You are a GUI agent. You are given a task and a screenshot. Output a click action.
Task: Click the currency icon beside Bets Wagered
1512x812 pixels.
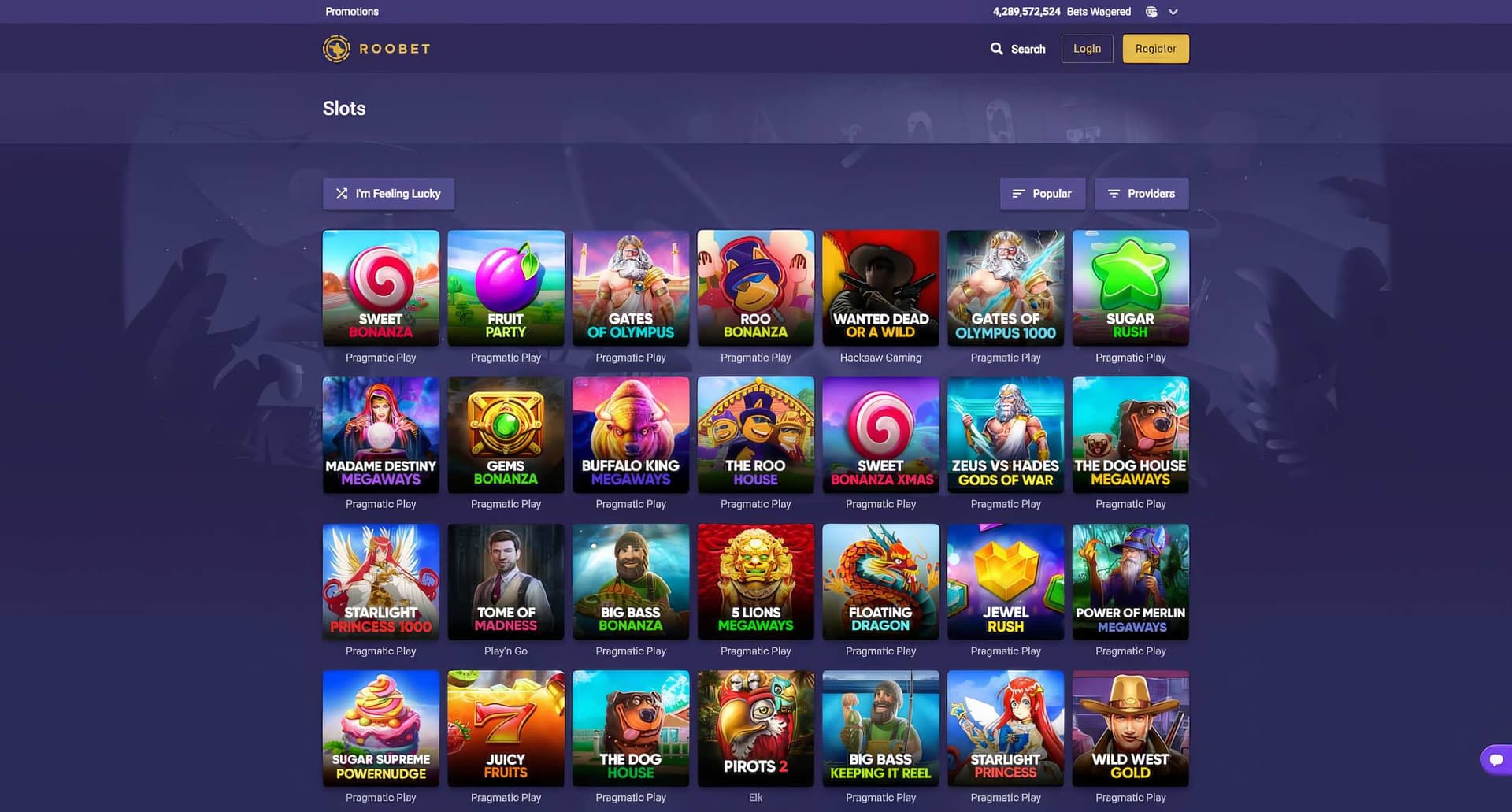click(x=1151, y=12)
